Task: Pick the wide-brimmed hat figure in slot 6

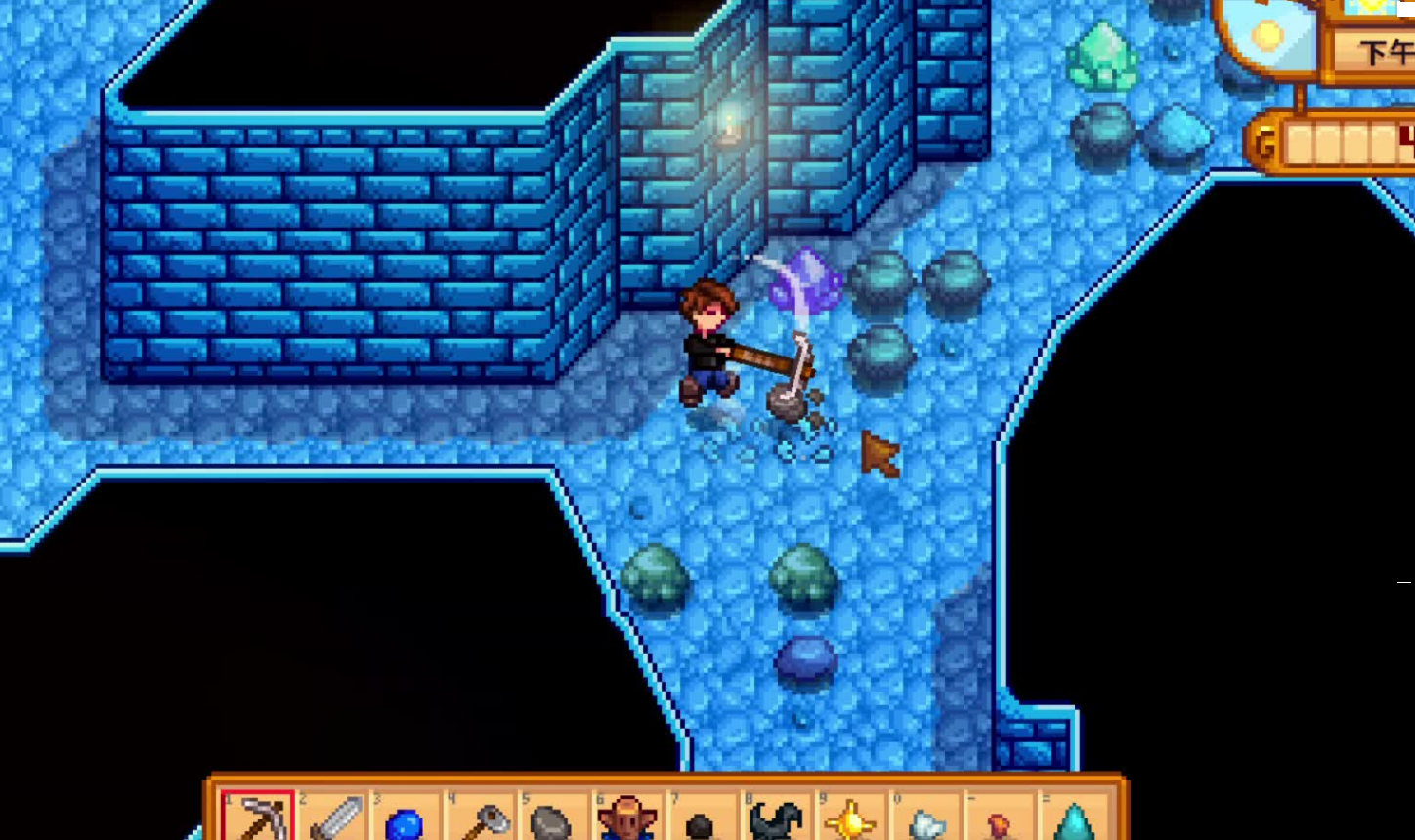Action: point(626,819)
